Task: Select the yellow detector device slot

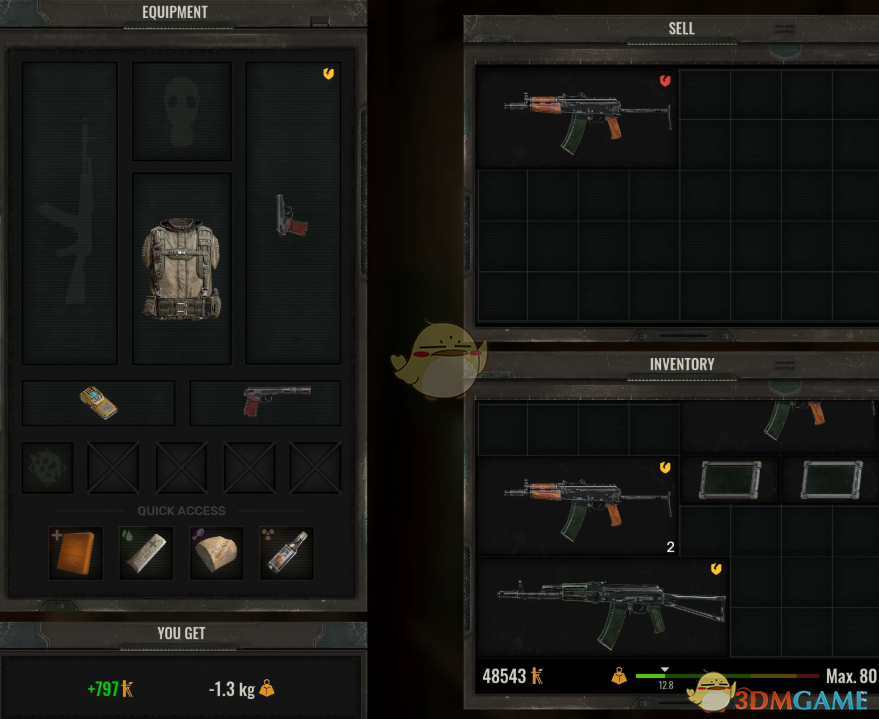Action: tap(98, 403)
